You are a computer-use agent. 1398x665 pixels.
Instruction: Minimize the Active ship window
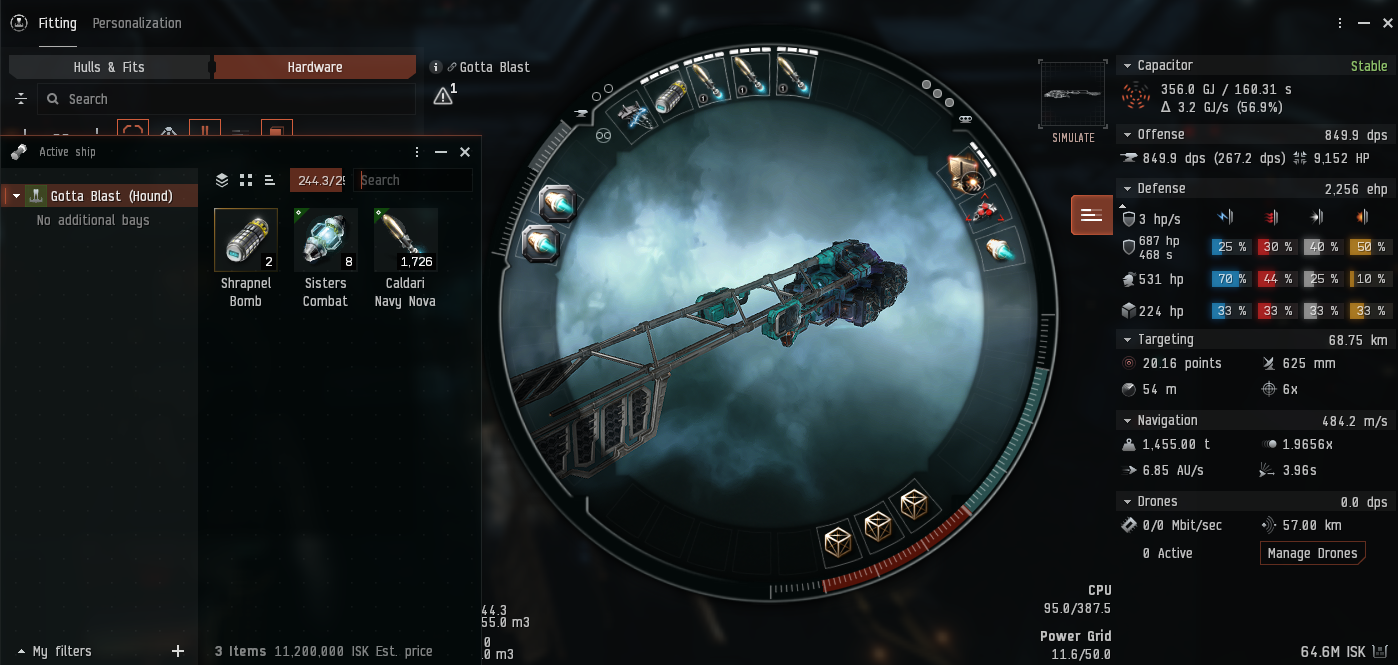coord(441,152)
